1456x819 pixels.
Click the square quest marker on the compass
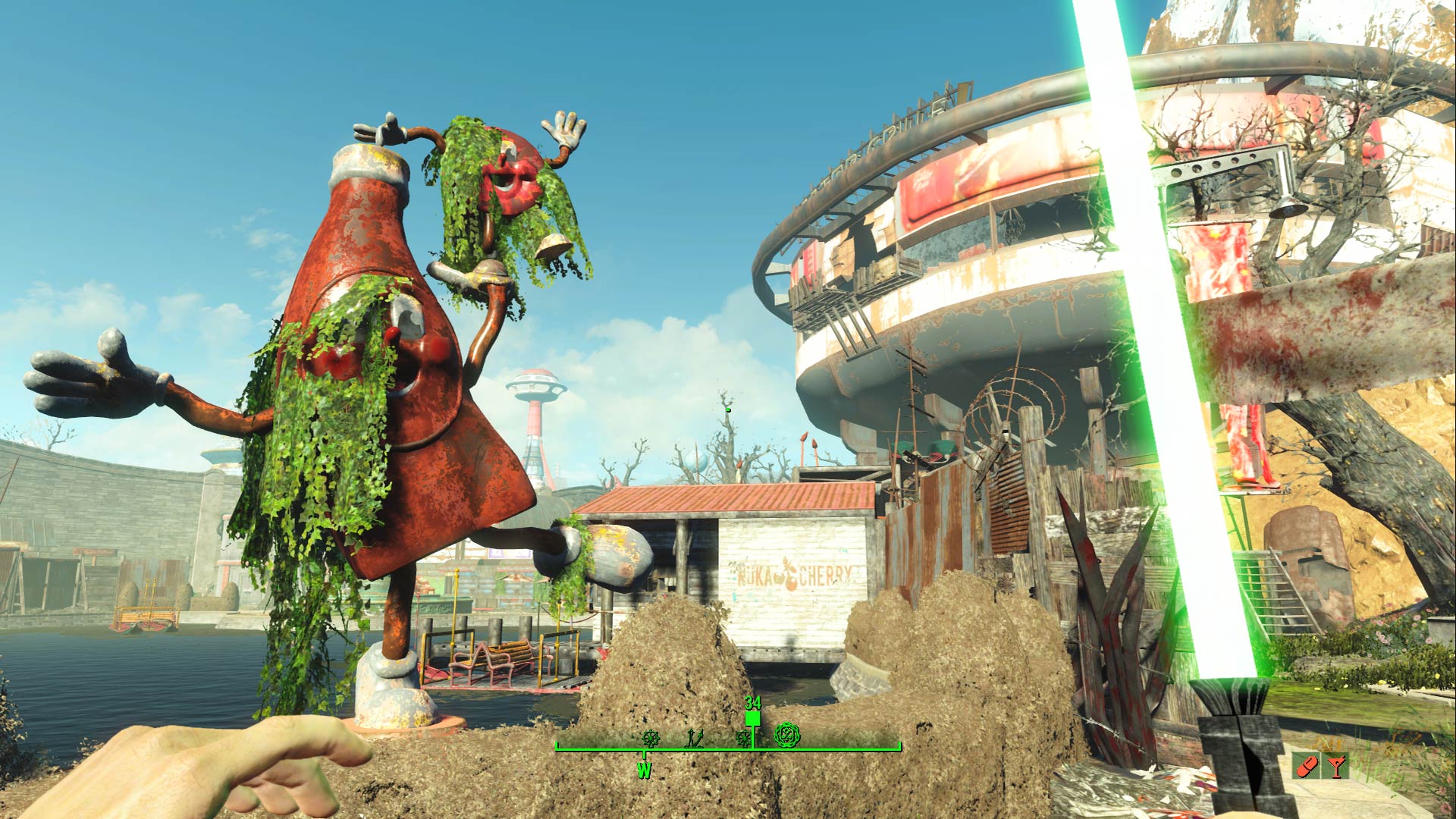click(752, 718)
